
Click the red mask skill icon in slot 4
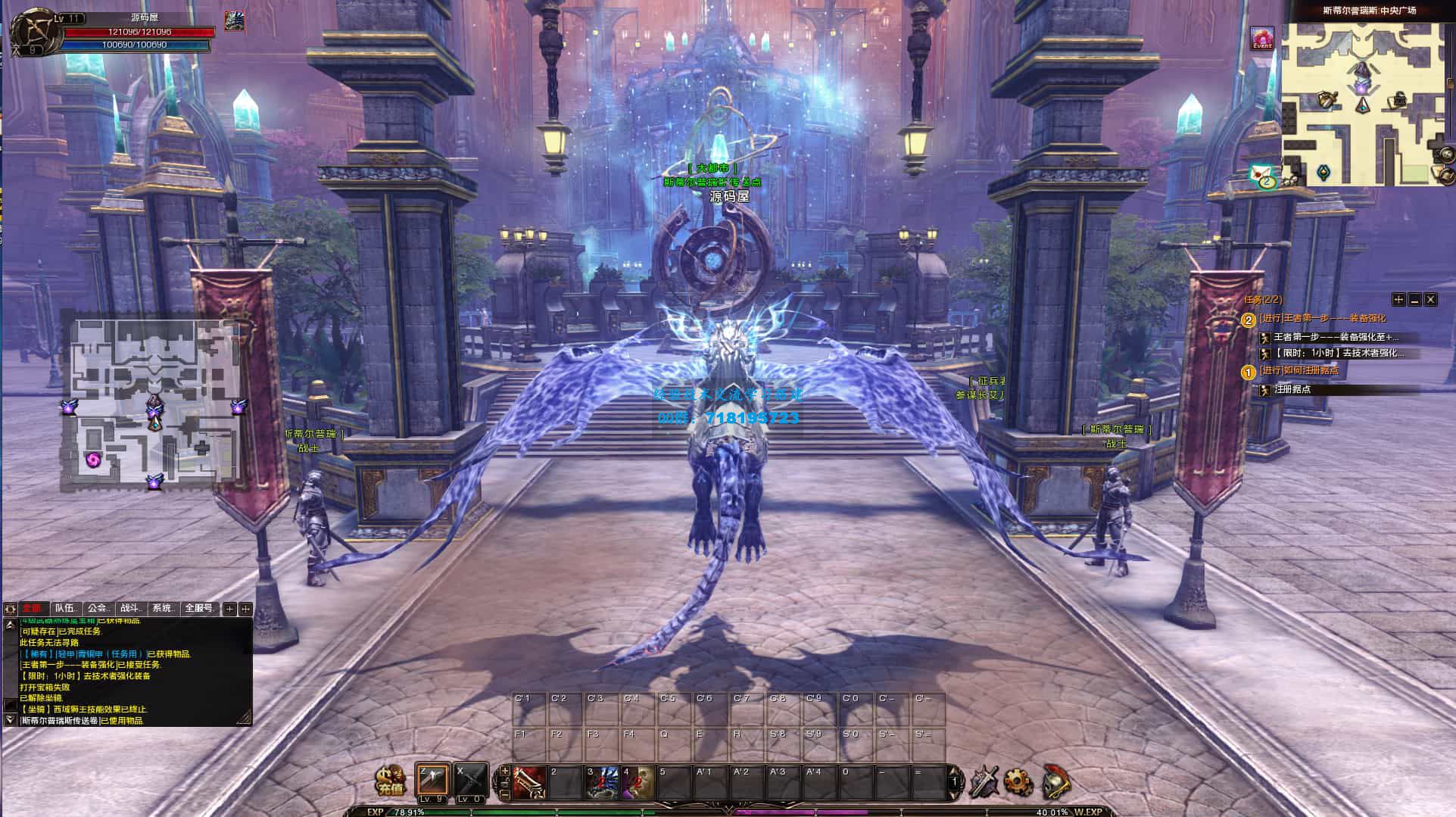click(x=638, y=782)
